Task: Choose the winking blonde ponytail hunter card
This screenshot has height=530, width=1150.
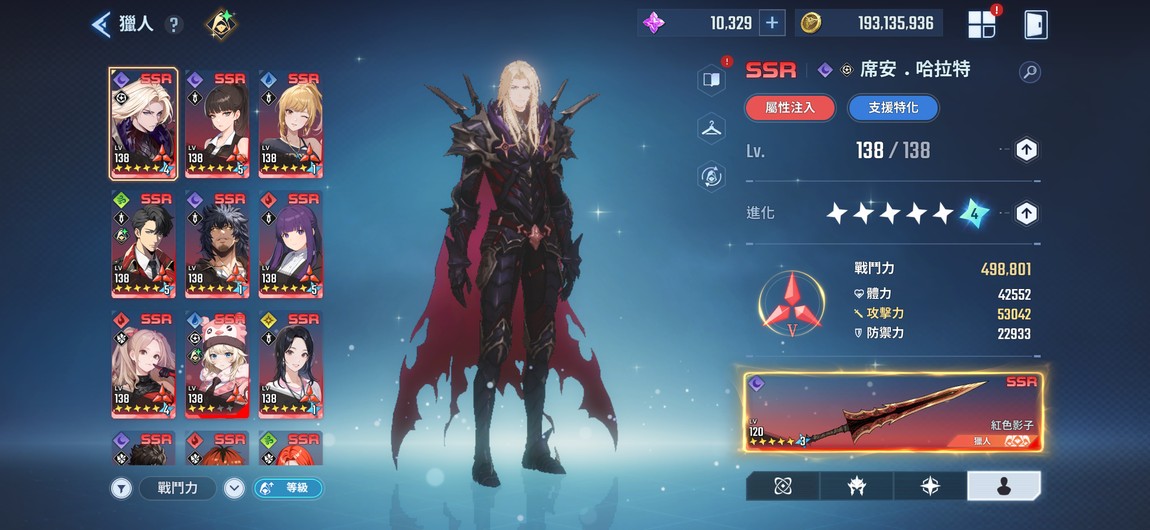Action: coord(289,123)
